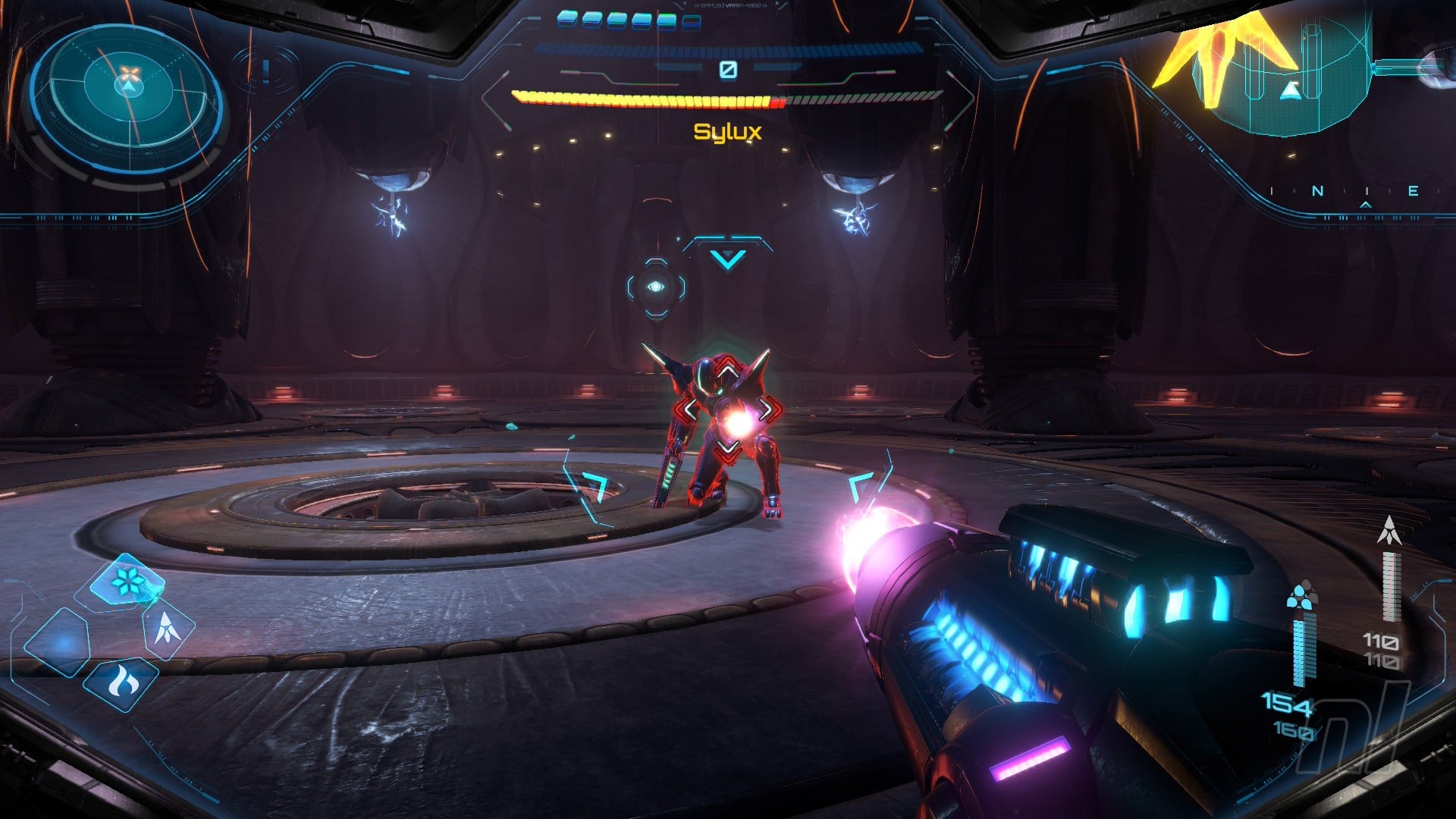Select the ice shot snowflake icon
This screenshot has width=1456, height=819.
pyautogui.click(x=125, y=582)
